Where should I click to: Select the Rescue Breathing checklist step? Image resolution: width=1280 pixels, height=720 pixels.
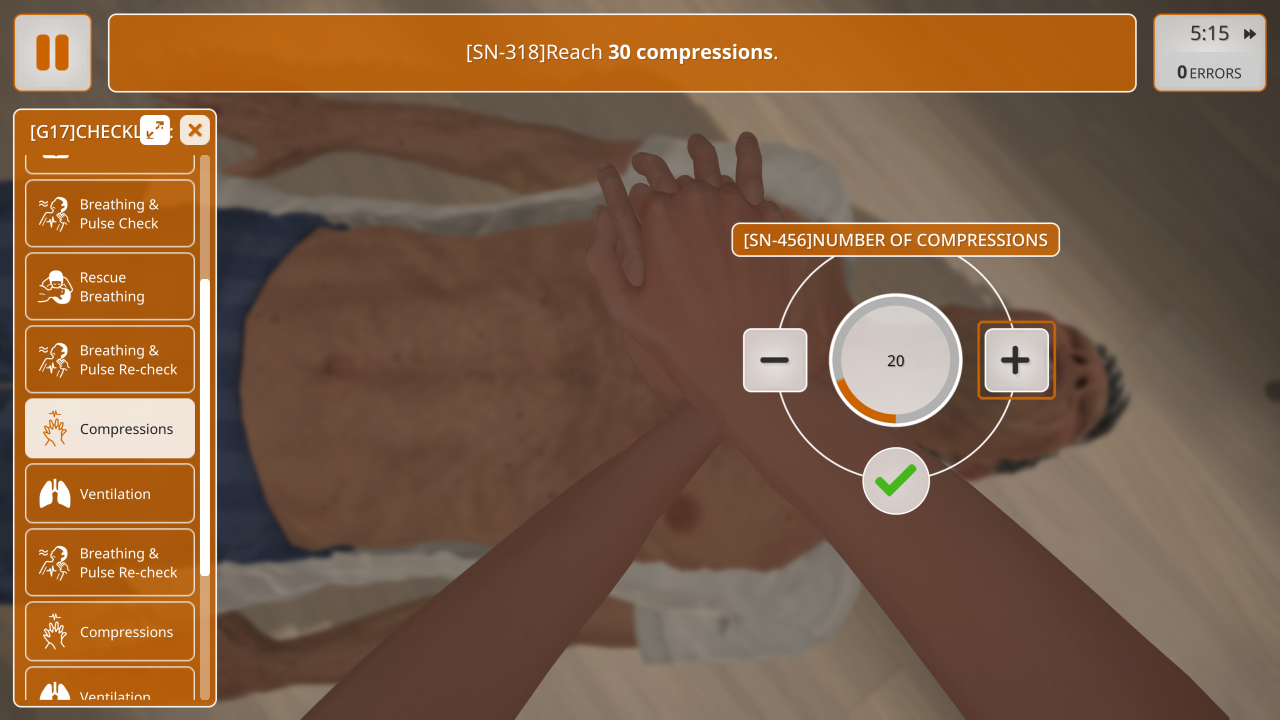110,287
